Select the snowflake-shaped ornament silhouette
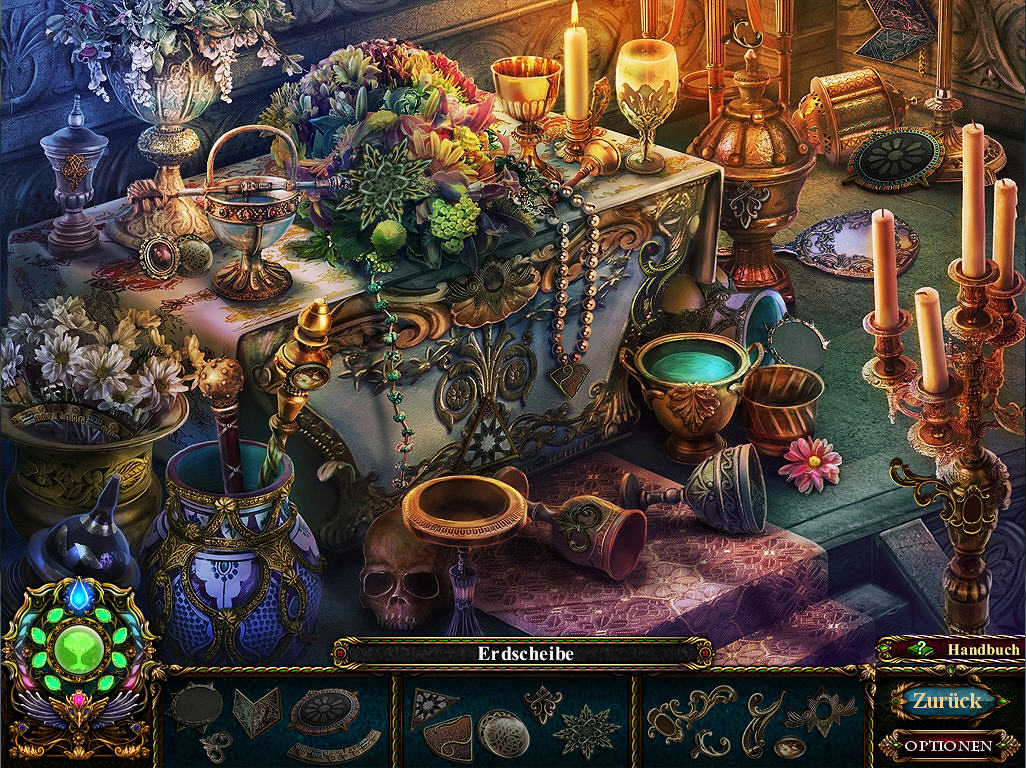Screen dimensions: 1026x768 pos(586,731)
